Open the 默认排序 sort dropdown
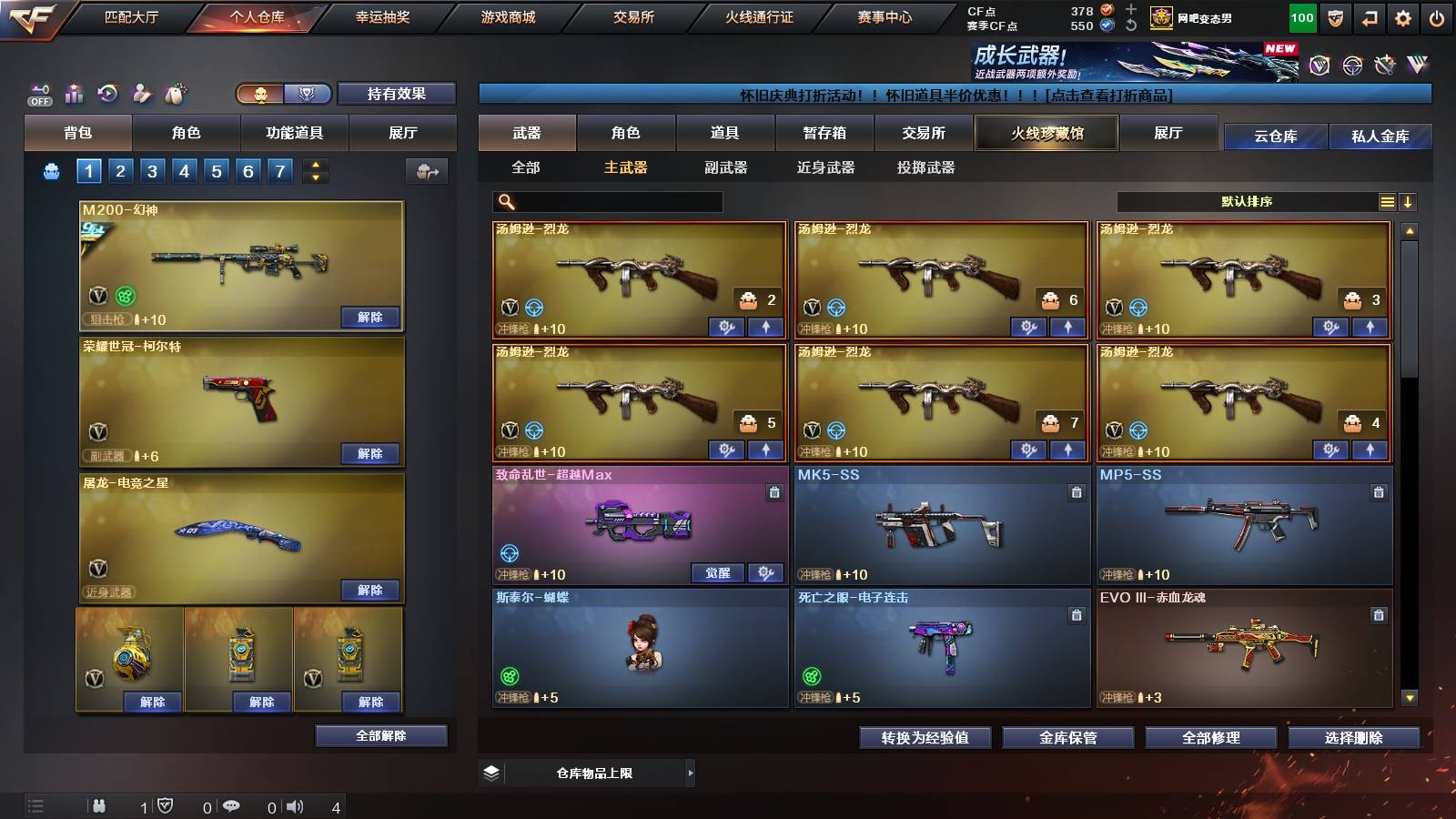Viewport: 1456px width, 819px height. (1249, 201)
